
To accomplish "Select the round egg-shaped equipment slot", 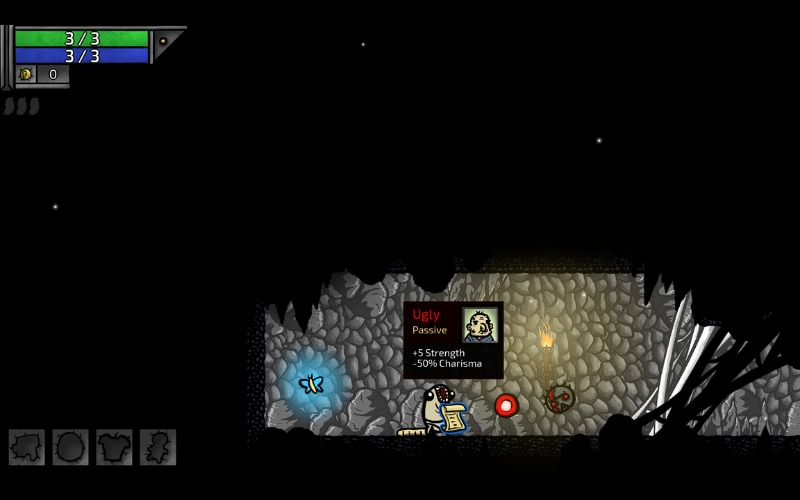I will click(70, 447).
